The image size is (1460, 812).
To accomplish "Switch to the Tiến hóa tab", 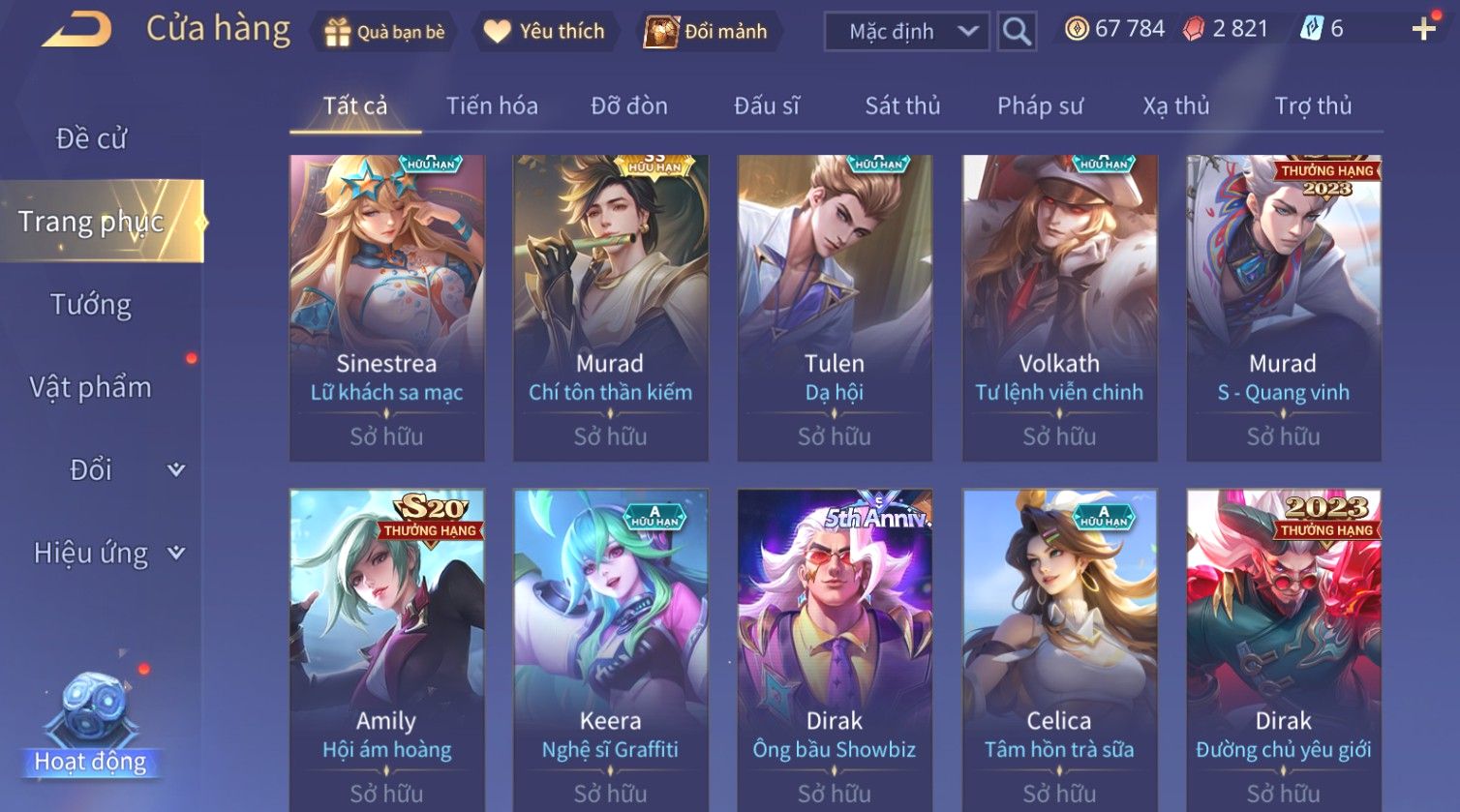I will (492, 105).
